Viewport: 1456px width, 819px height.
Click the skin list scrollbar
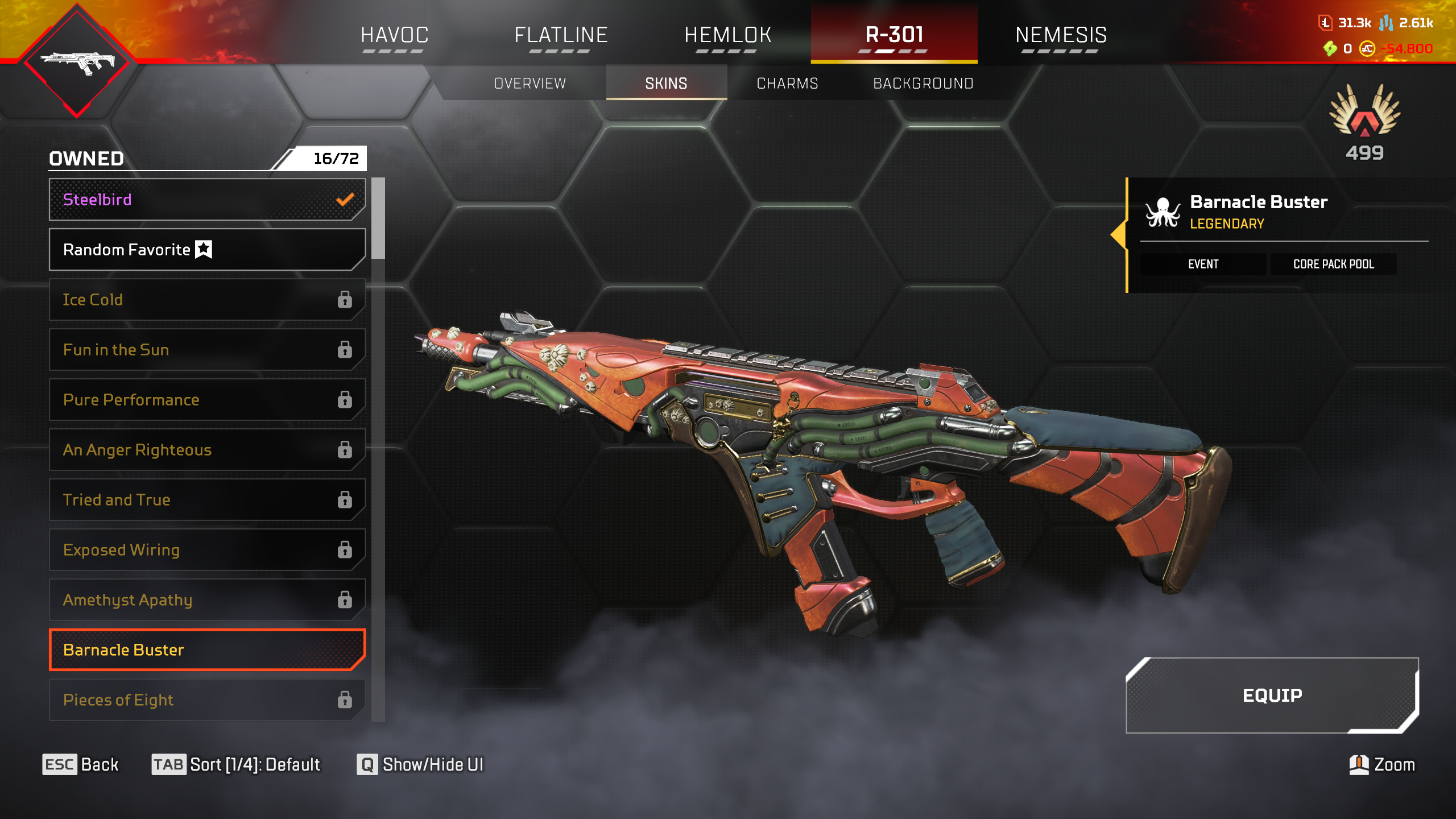pyautogui.click(x=378, y=219)
